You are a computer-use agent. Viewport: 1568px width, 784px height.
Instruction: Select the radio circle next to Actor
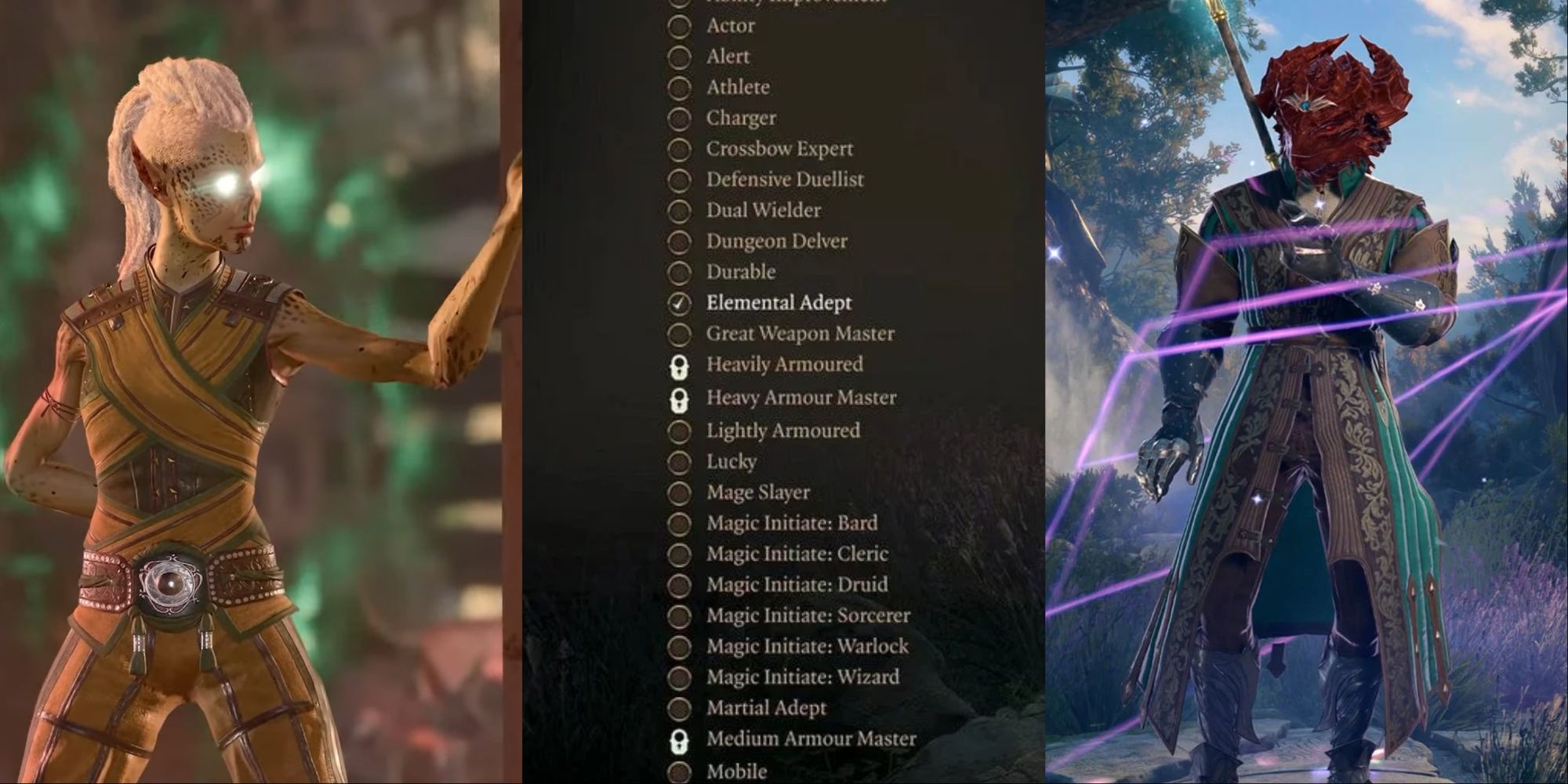tap(678, 26)
